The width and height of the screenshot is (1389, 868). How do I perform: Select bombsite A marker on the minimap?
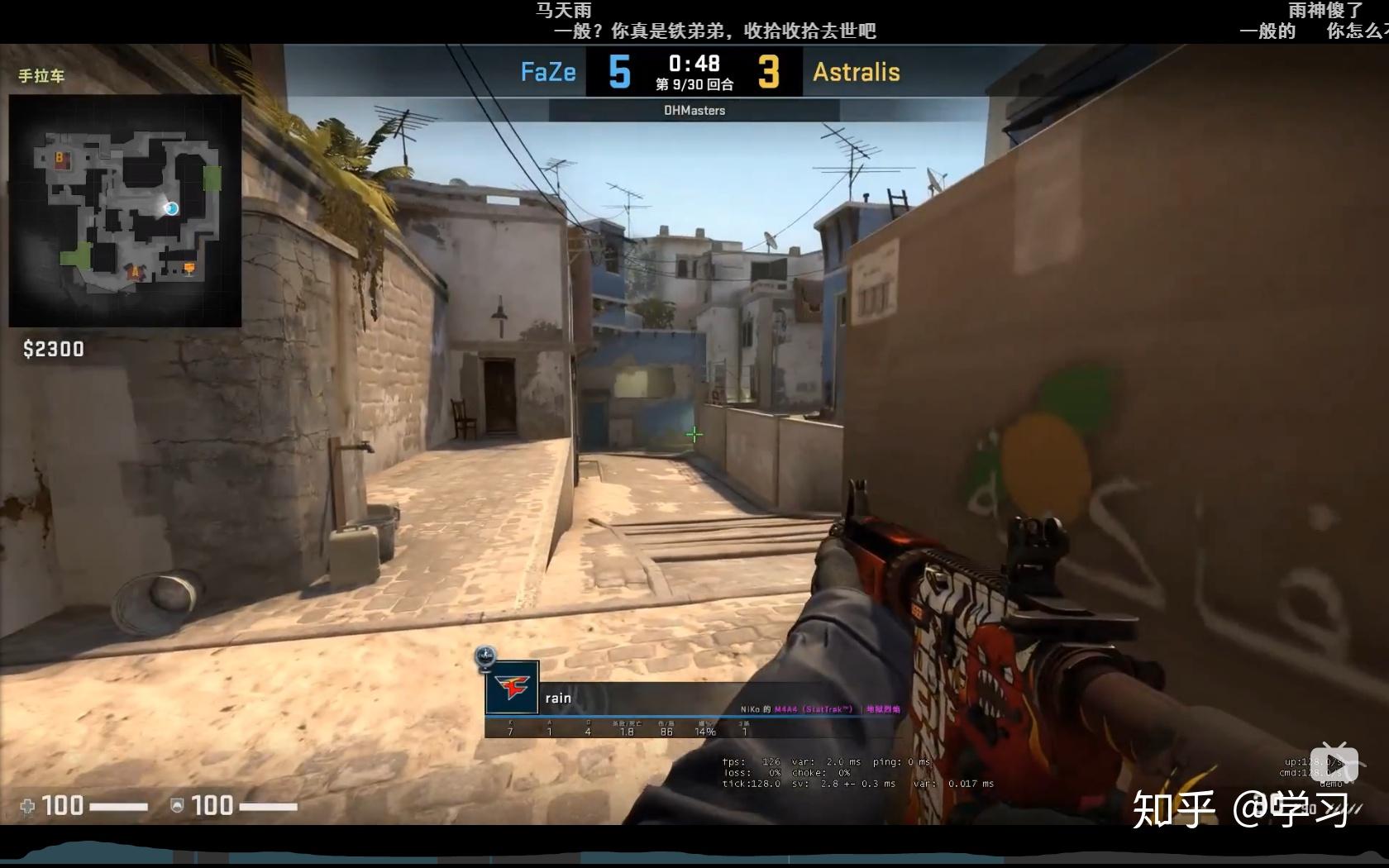(135, 272)
